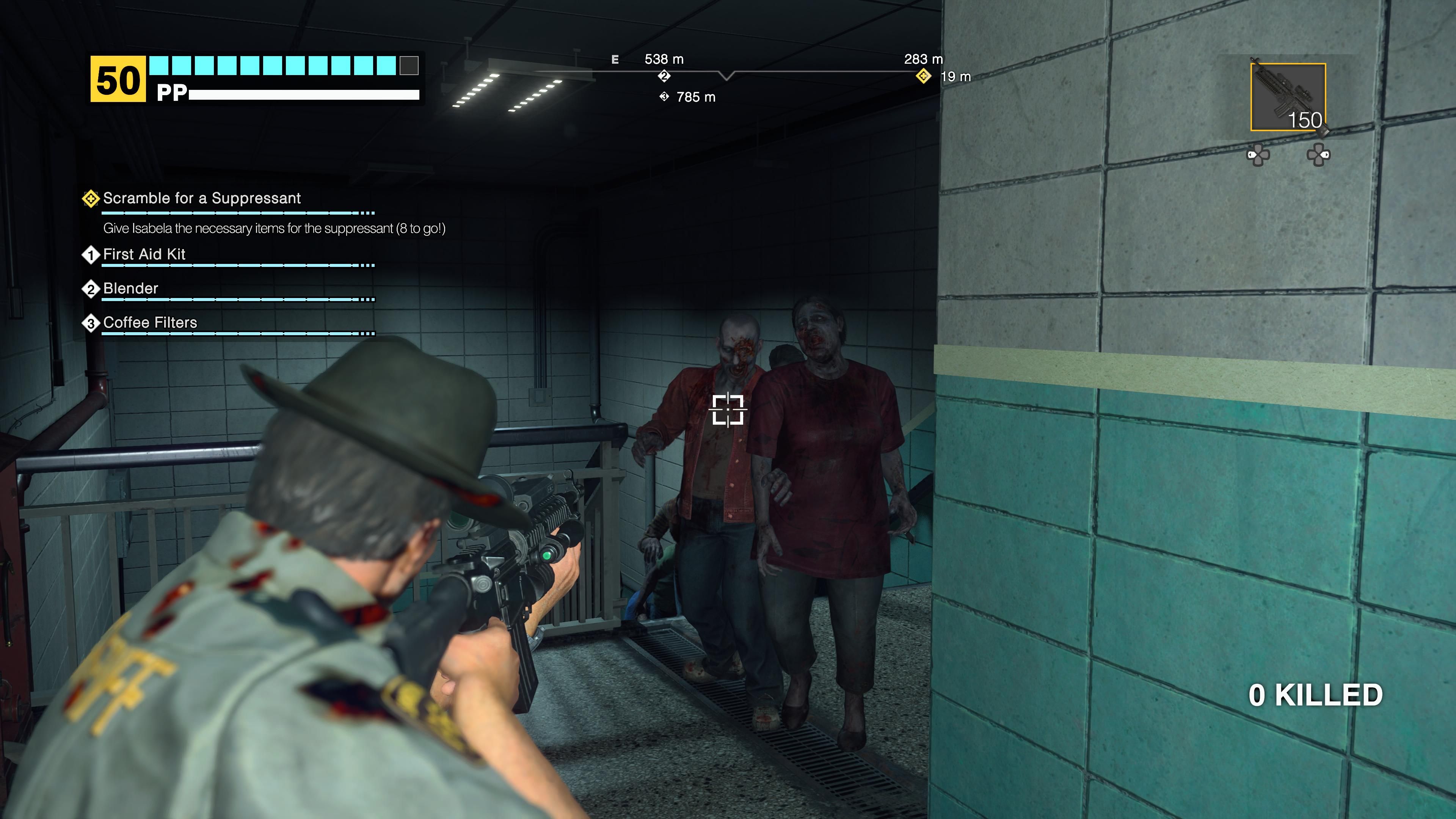Click the E compass direction indicator

point(614,59)
